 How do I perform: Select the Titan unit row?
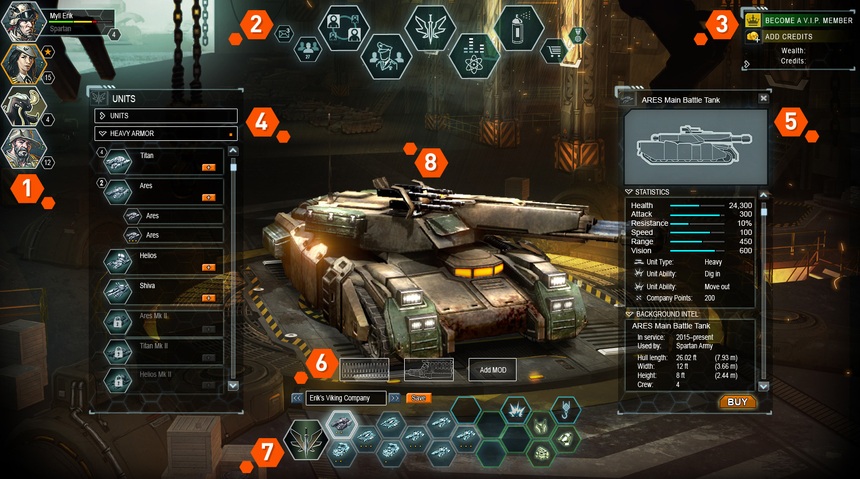(165, 161)
